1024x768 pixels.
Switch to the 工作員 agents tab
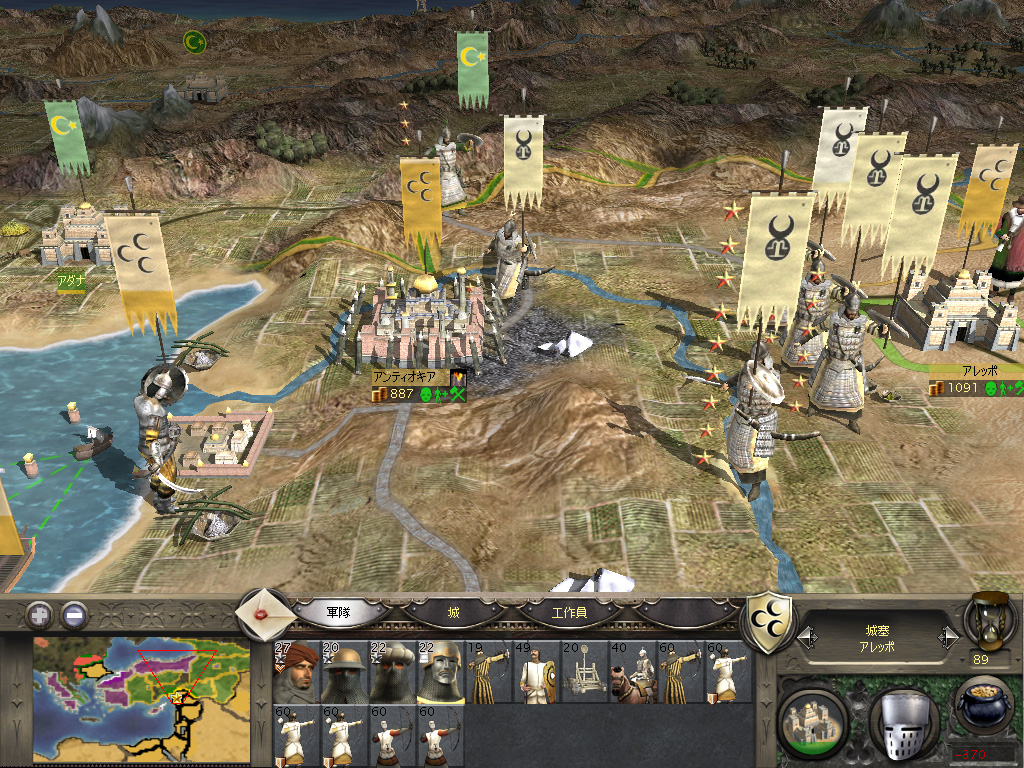pyautogui.click(x=570, y=611)
